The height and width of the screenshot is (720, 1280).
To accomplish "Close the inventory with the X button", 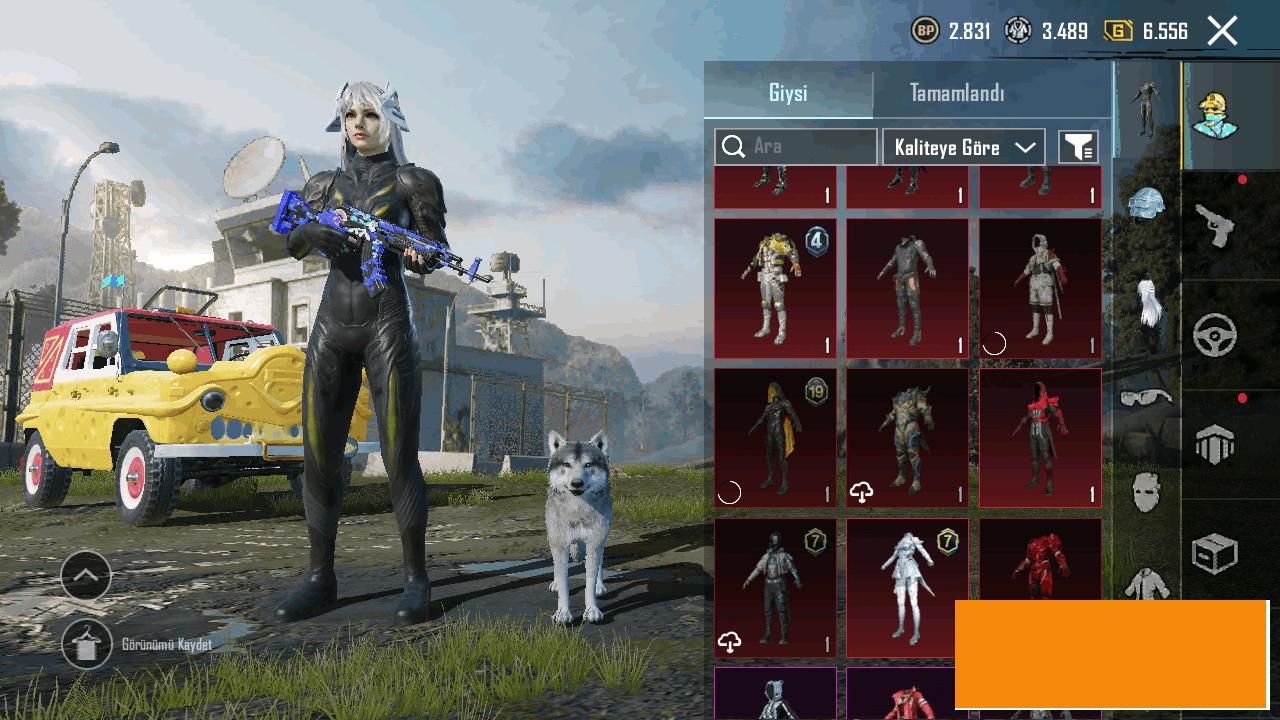I will pyautogui.click(x=1222, y=31).
